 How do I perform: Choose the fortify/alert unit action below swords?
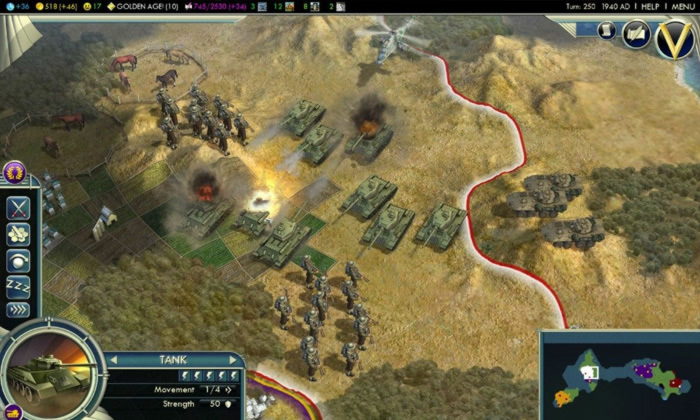(x=19, y=234)
